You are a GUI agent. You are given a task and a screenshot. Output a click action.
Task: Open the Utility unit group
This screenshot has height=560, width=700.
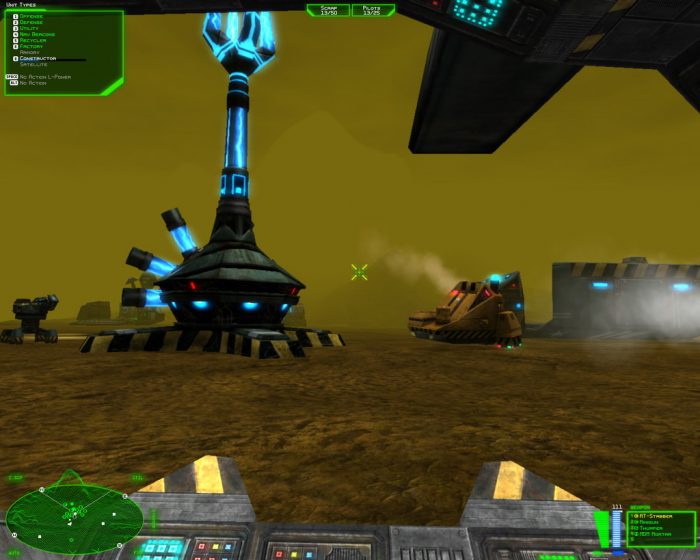point(28,28)
